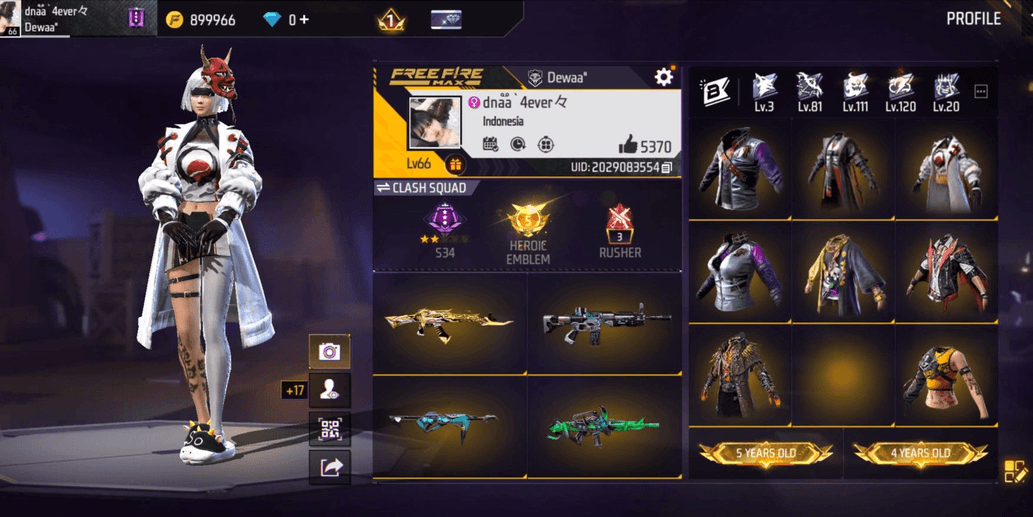Open the 4 Years Old banner
This screenshot has height=517, width=1033.
[x=920, y=454]
